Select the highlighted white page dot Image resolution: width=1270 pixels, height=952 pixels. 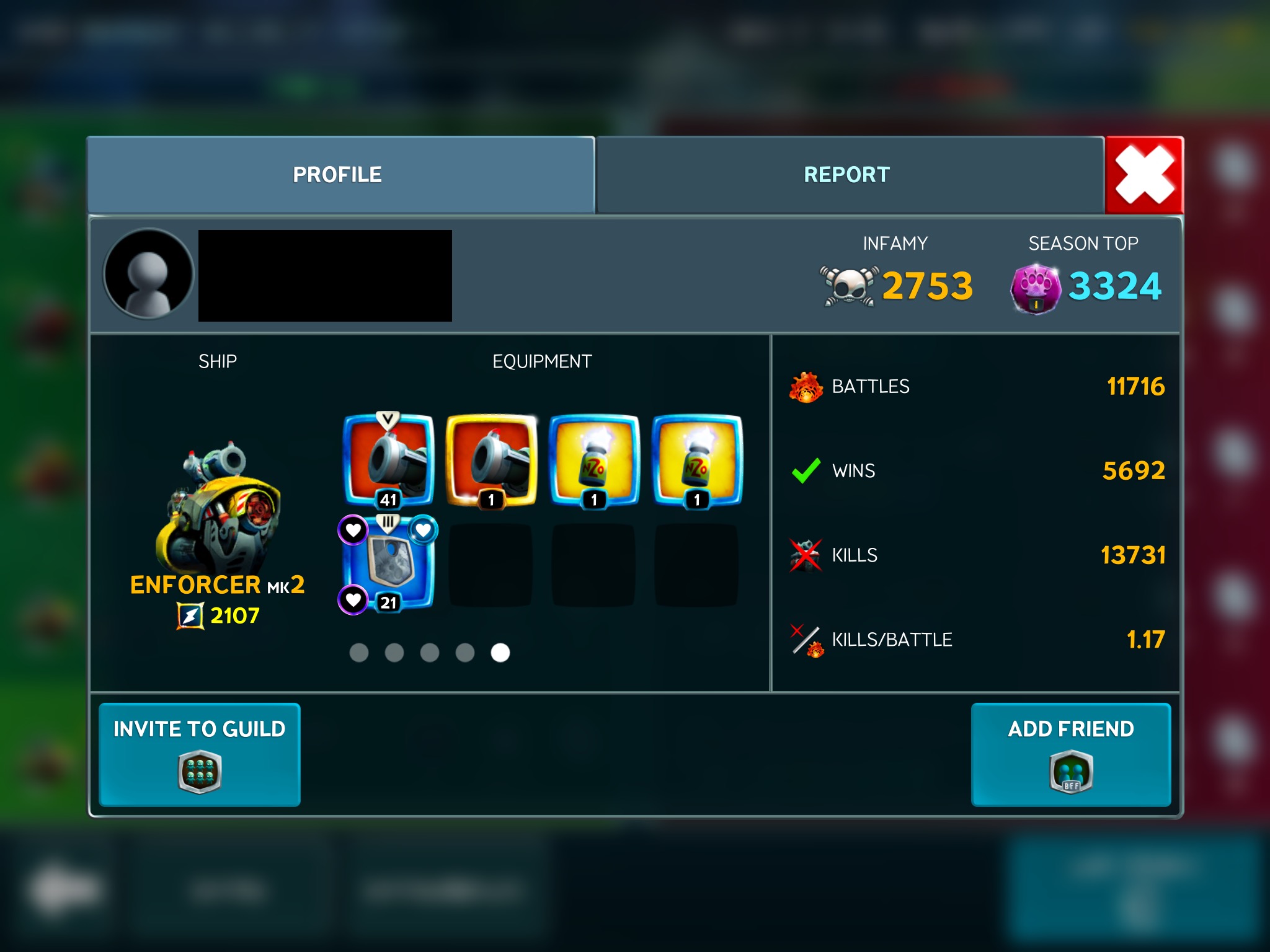pyautogui.click(x=500, y=653)
